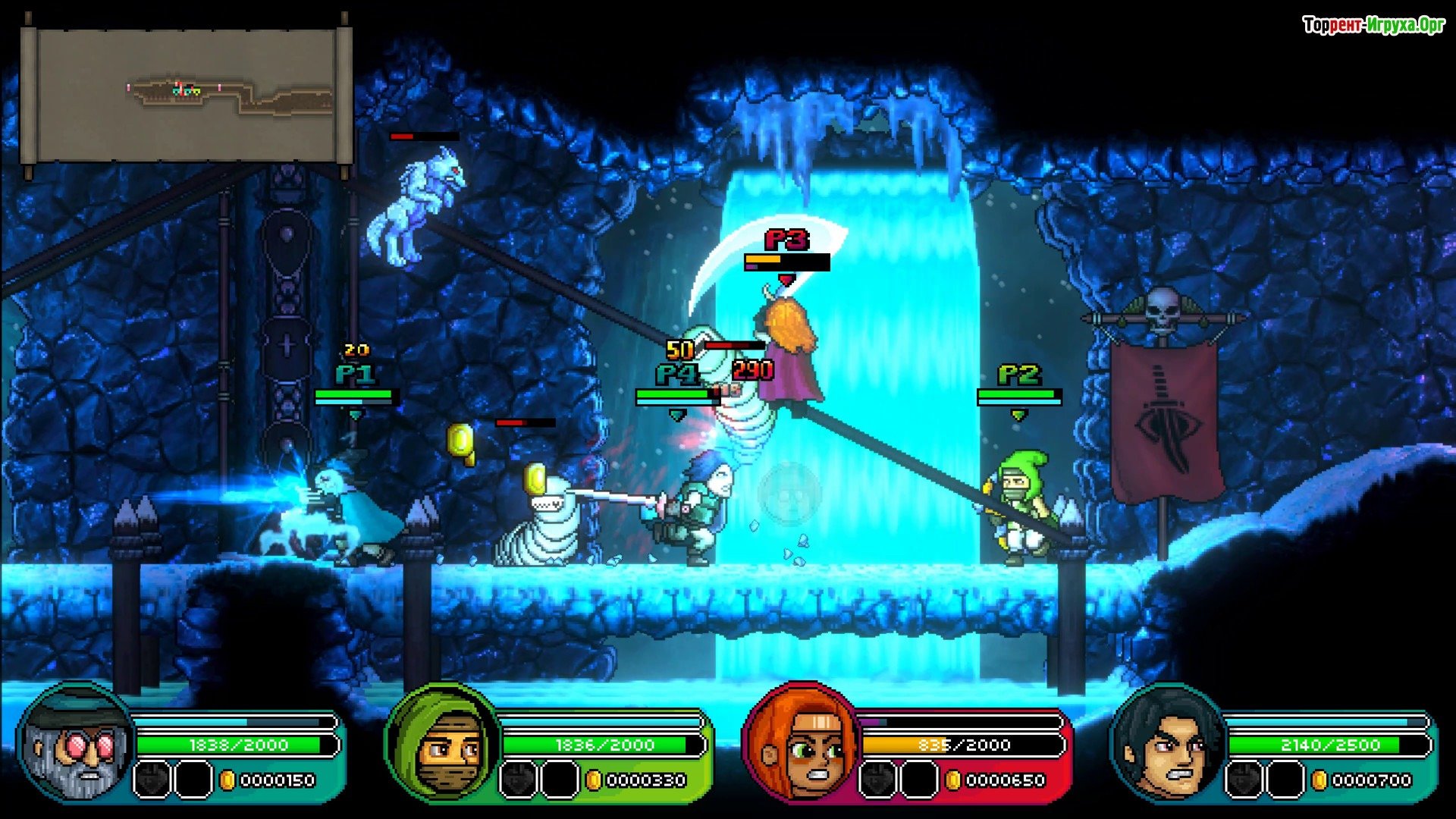Image resolution: width=1456 pixels, height=819 pixels.
Task: Click the red-haired warrior's dark item slot
Action: [x=878, y=780]
